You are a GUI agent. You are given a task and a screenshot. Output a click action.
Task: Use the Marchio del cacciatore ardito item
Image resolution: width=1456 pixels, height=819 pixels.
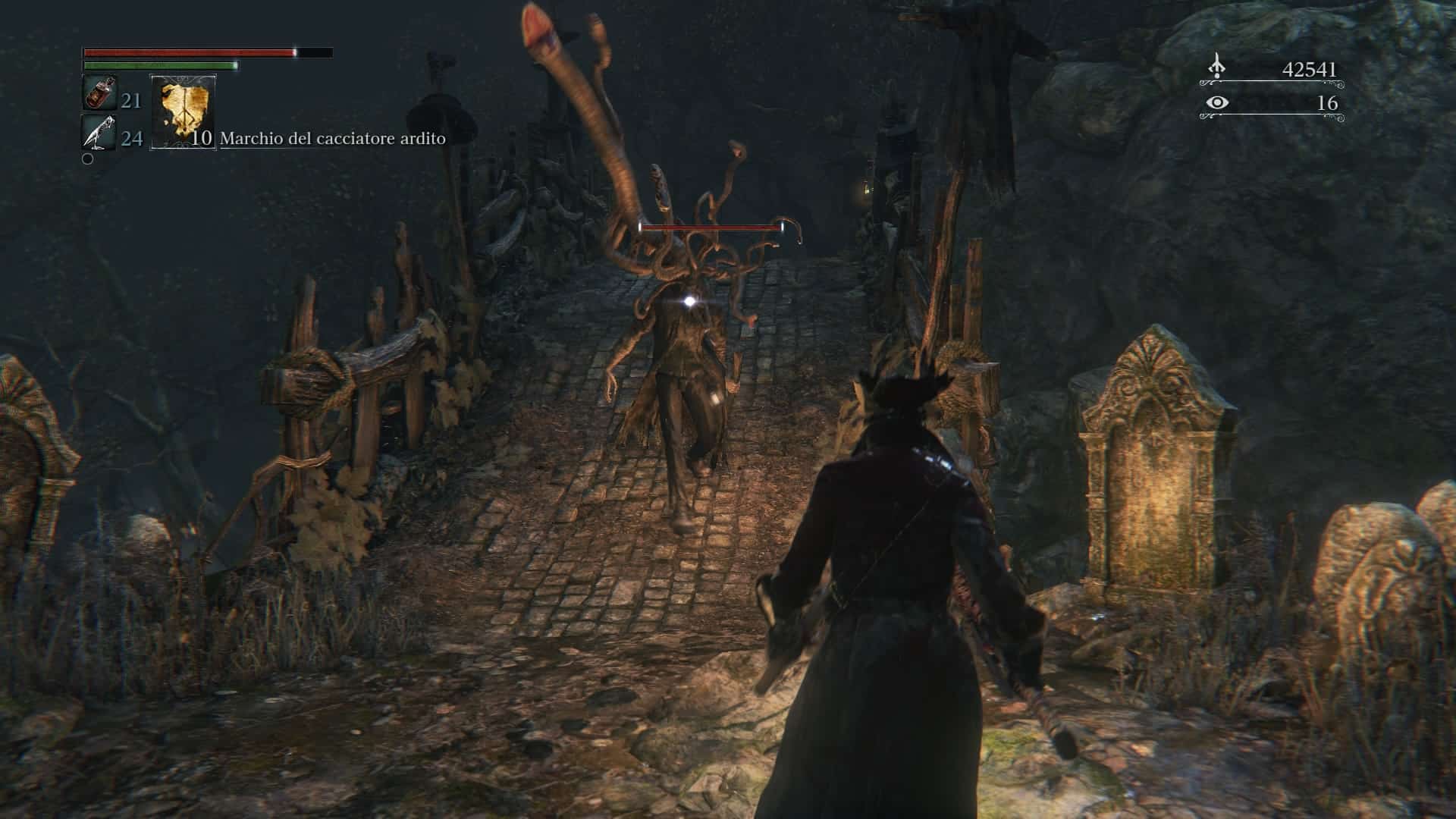click(x=184, y=111)
